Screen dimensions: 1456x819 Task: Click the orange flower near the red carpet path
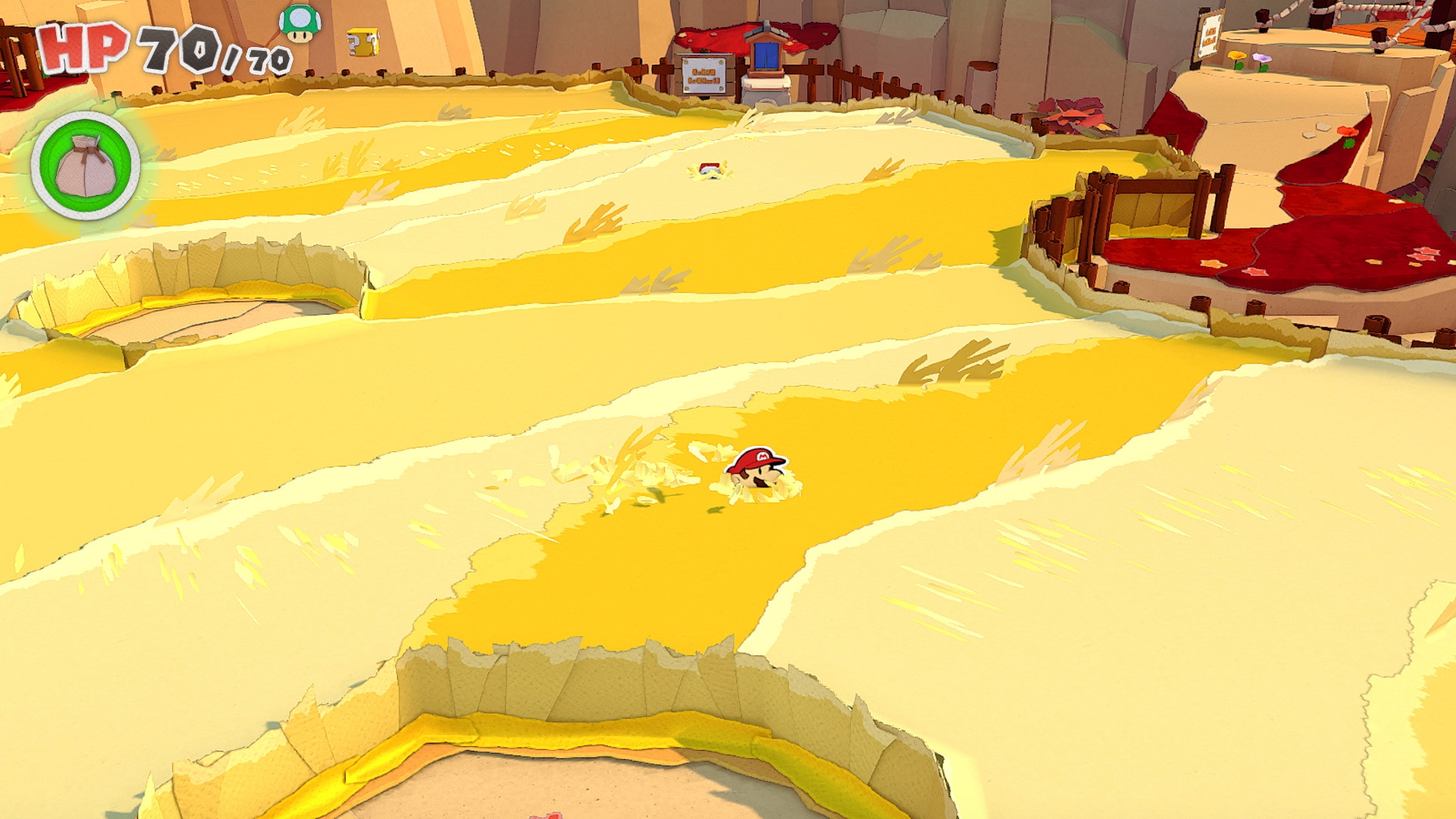point(1347,130)
